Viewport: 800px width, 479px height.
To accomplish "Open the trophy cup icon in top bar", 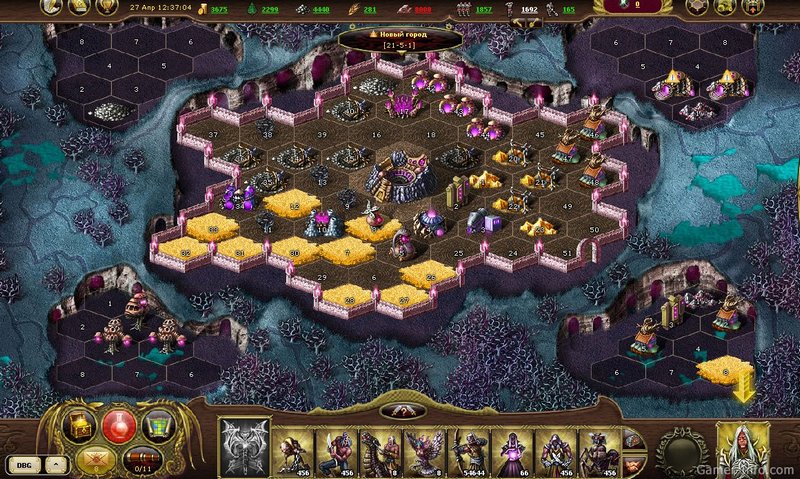I will [101, 8].
